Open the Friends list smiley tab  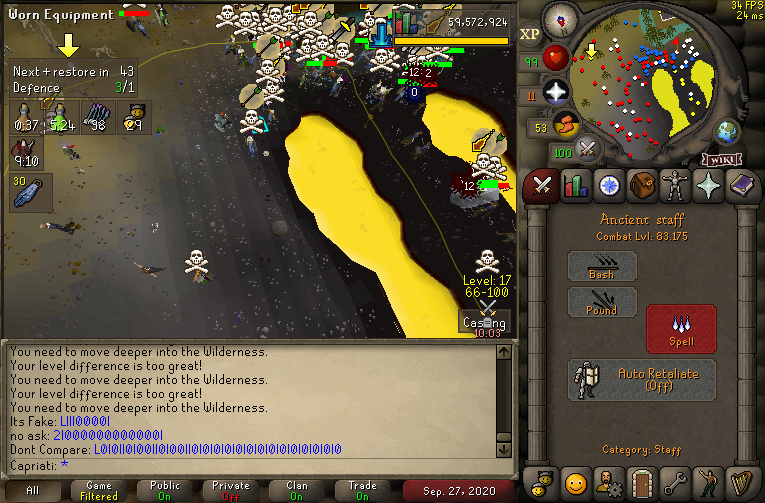575,483
